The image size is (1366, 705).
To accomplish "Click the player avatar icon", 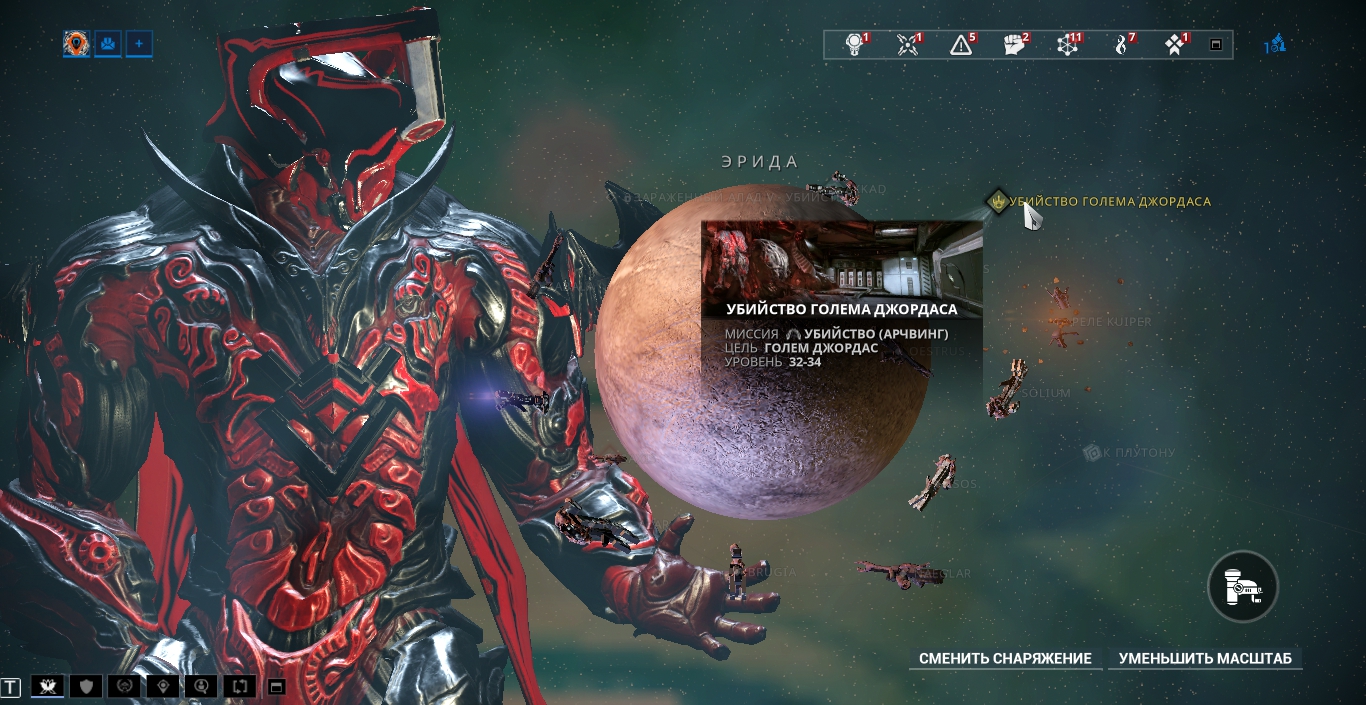I will coord(76,43).
